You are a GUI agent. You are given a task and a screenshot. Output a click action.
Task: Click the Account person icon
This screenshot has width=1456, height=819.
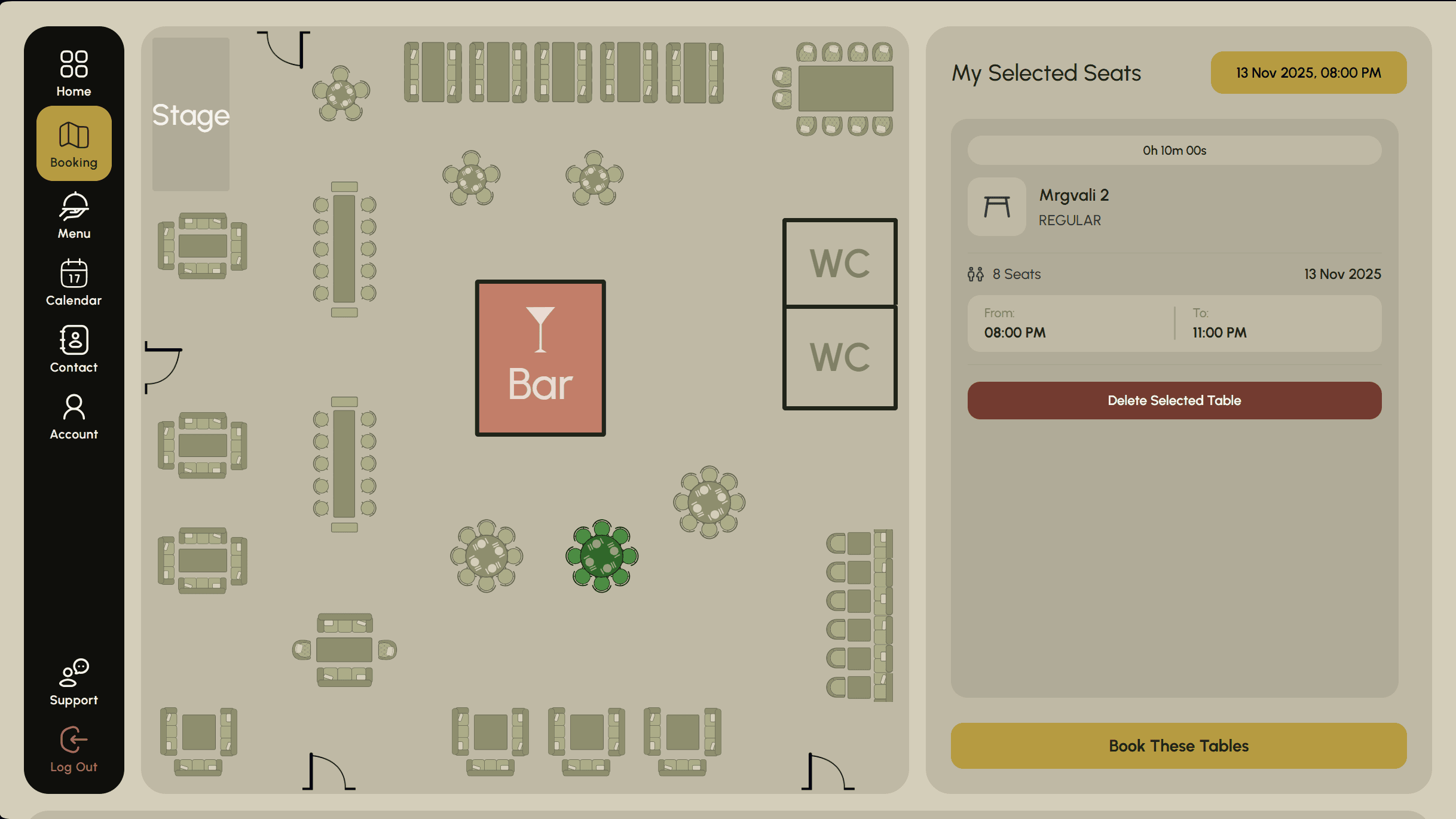pos(73,407)
